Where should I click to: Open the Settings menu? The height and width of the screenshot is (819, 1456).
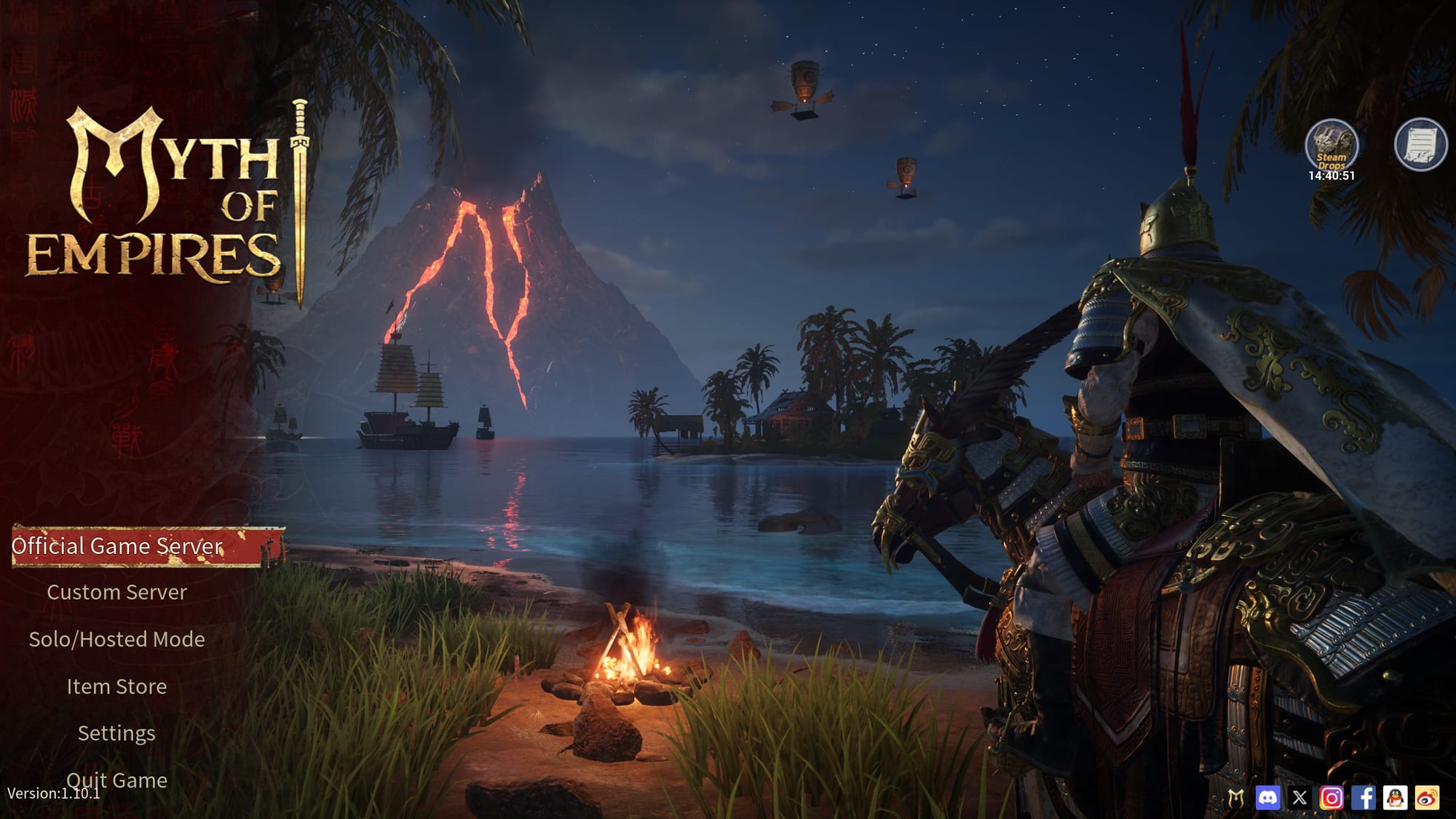click(x=116, y=733)
